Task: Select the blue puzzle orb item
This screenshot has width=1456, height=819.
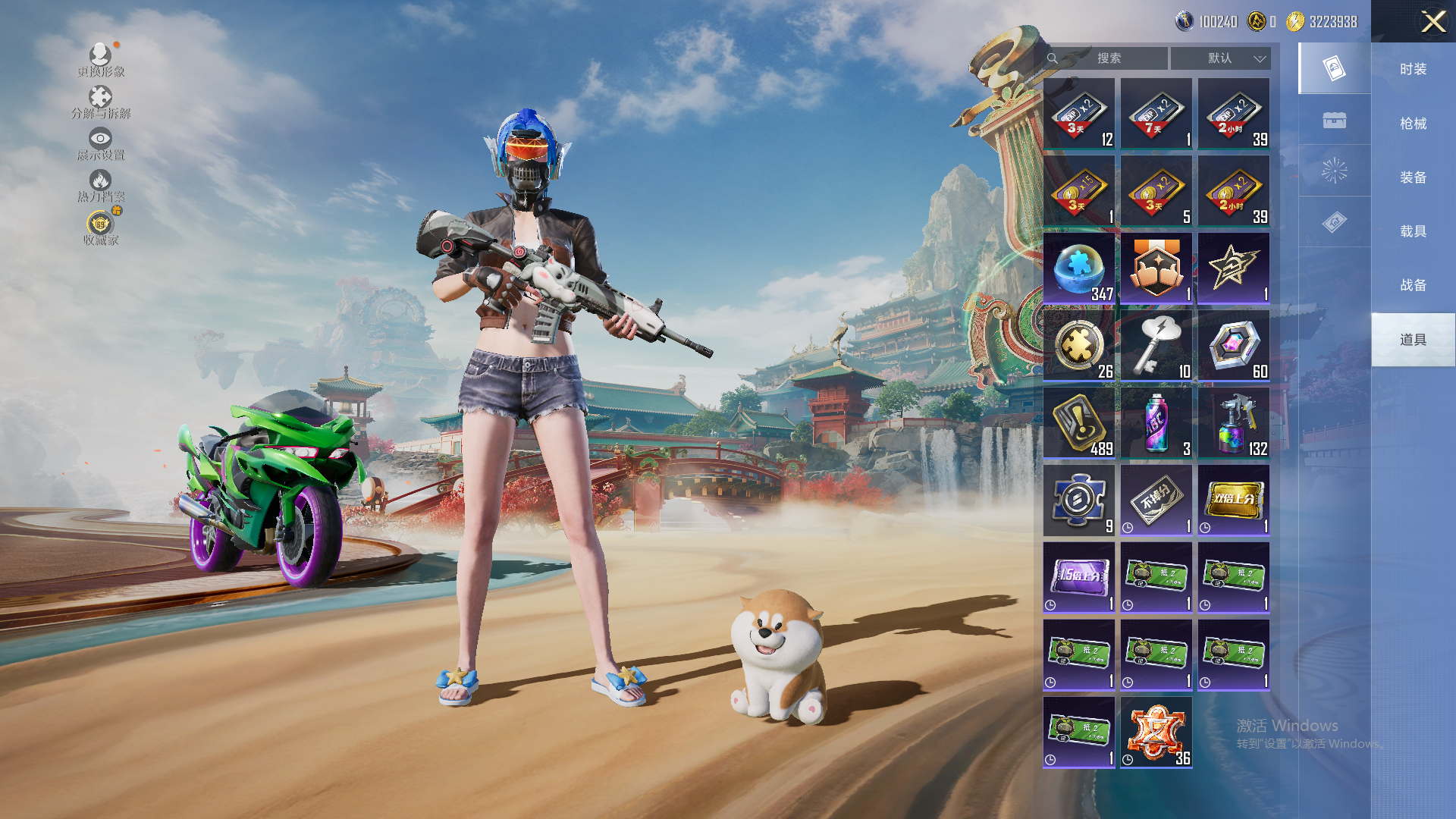Action: pyautogui.click(x=1079, y=268)
